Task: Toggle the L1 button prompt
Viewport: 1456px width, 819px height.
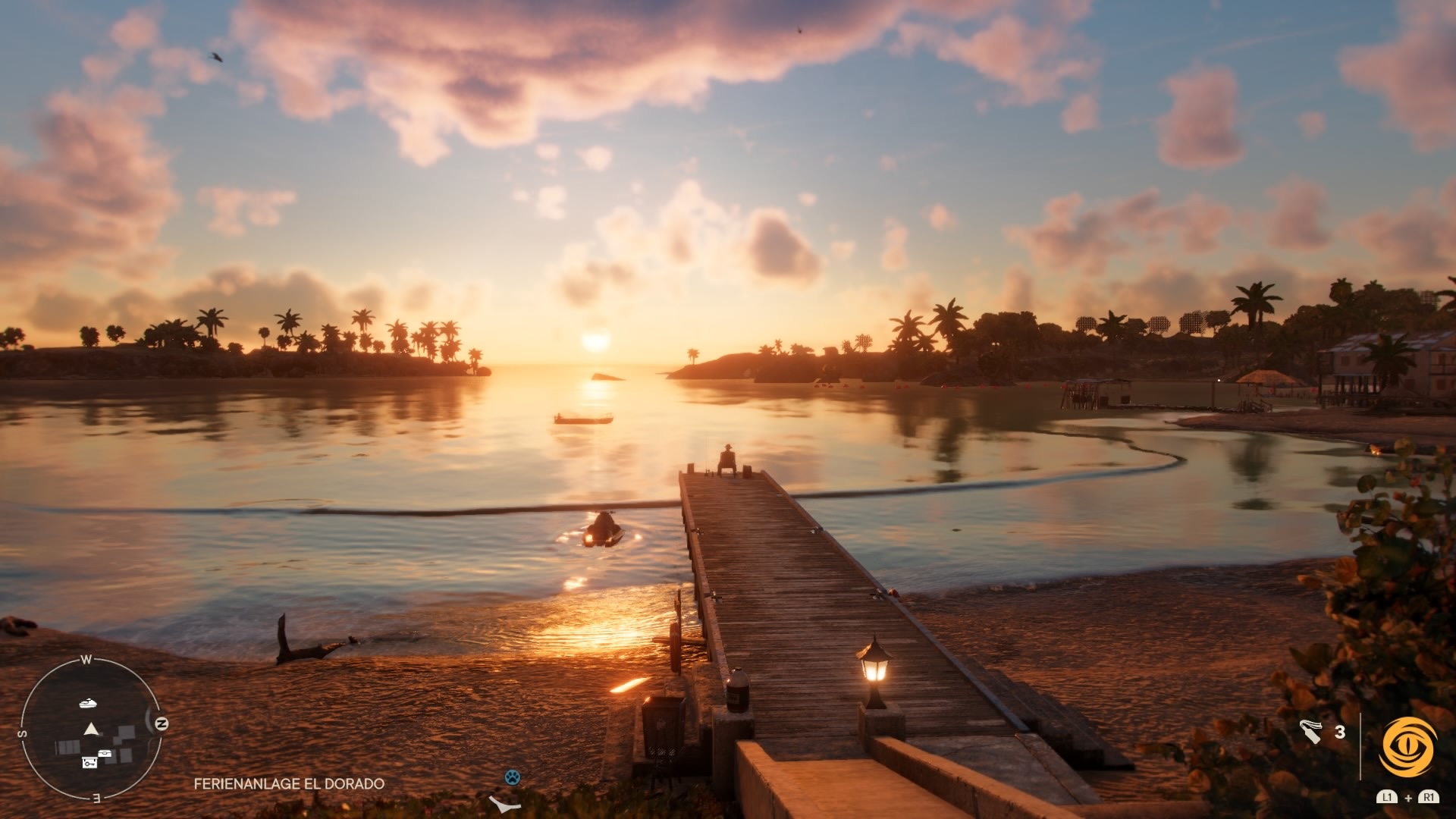Action: coord(1387,798)
